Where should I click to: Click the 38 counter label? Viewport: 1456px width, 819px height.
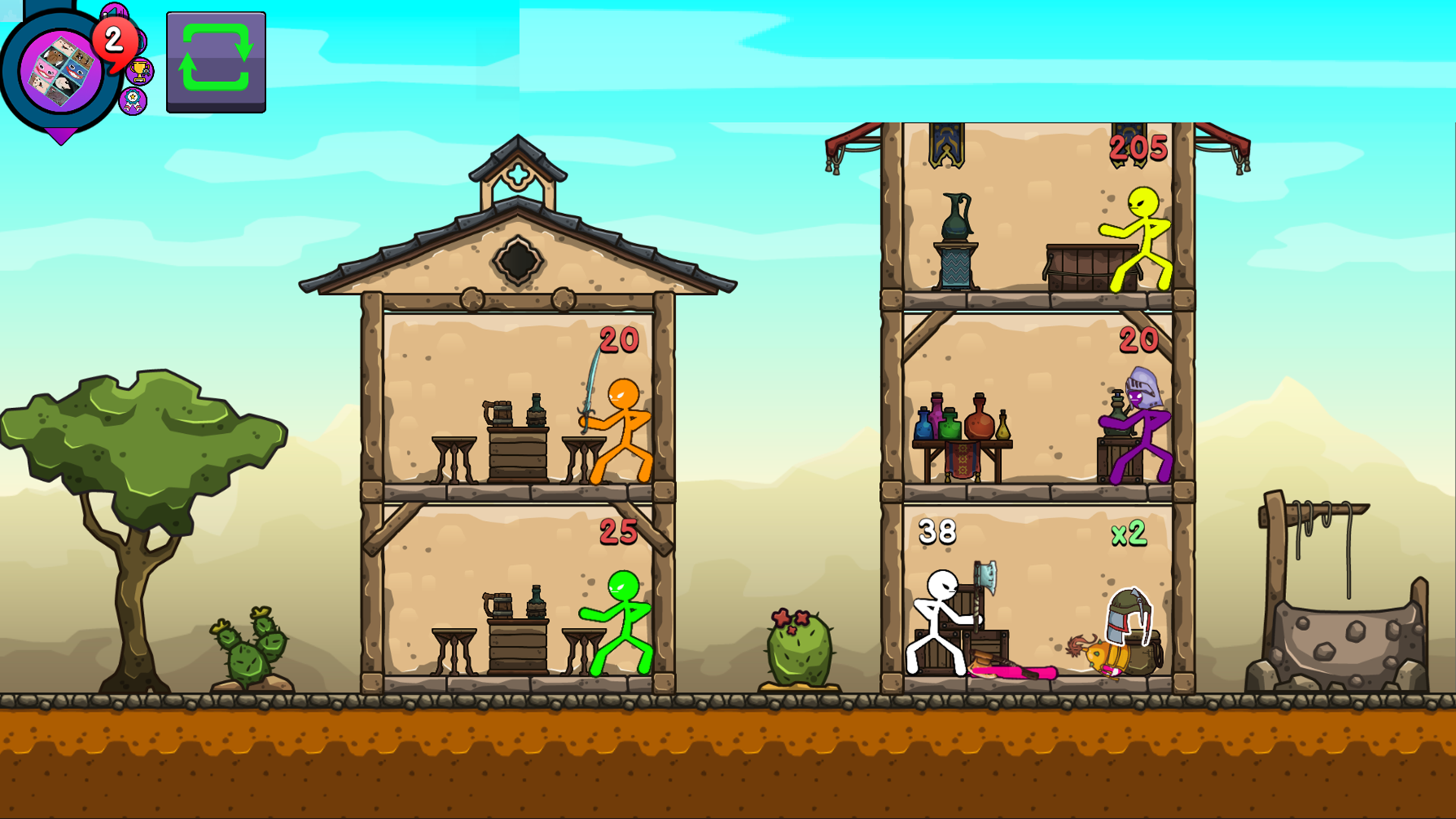click(x=937, y=531)
